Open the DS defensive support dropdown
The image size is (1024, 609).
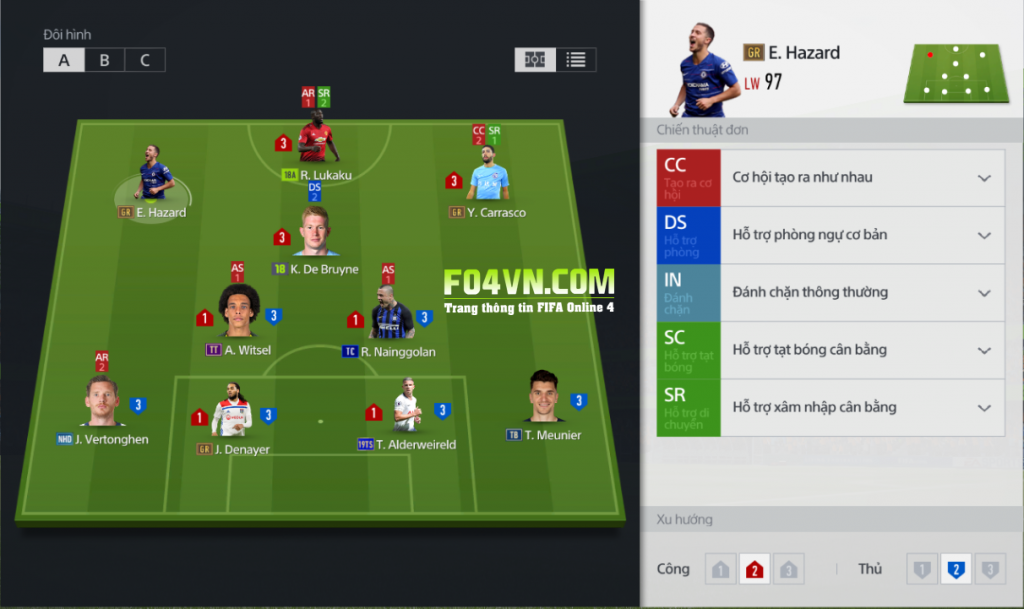(x=984, y=236)
